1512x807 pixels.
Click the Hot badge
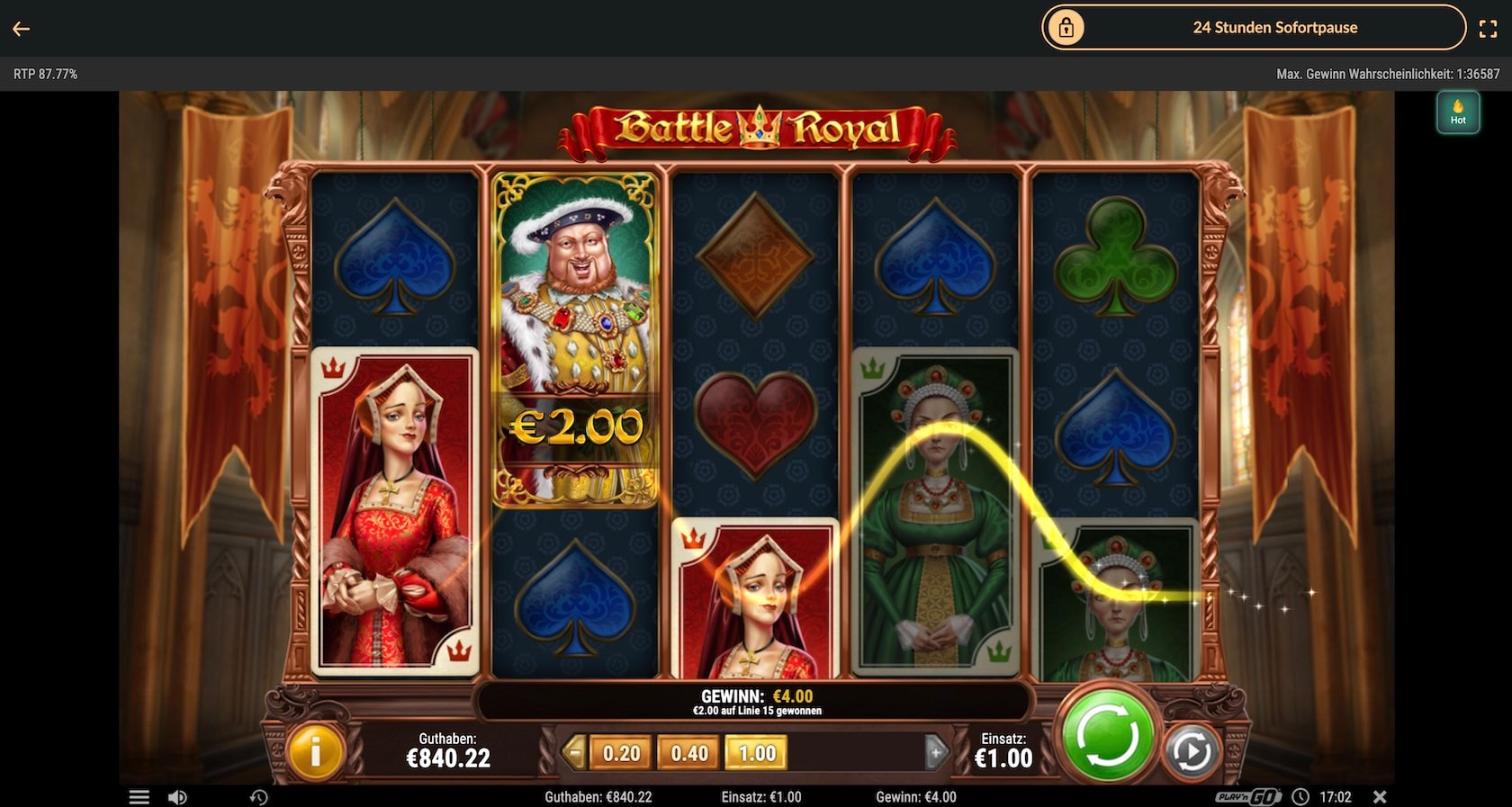click(1458, 112)
